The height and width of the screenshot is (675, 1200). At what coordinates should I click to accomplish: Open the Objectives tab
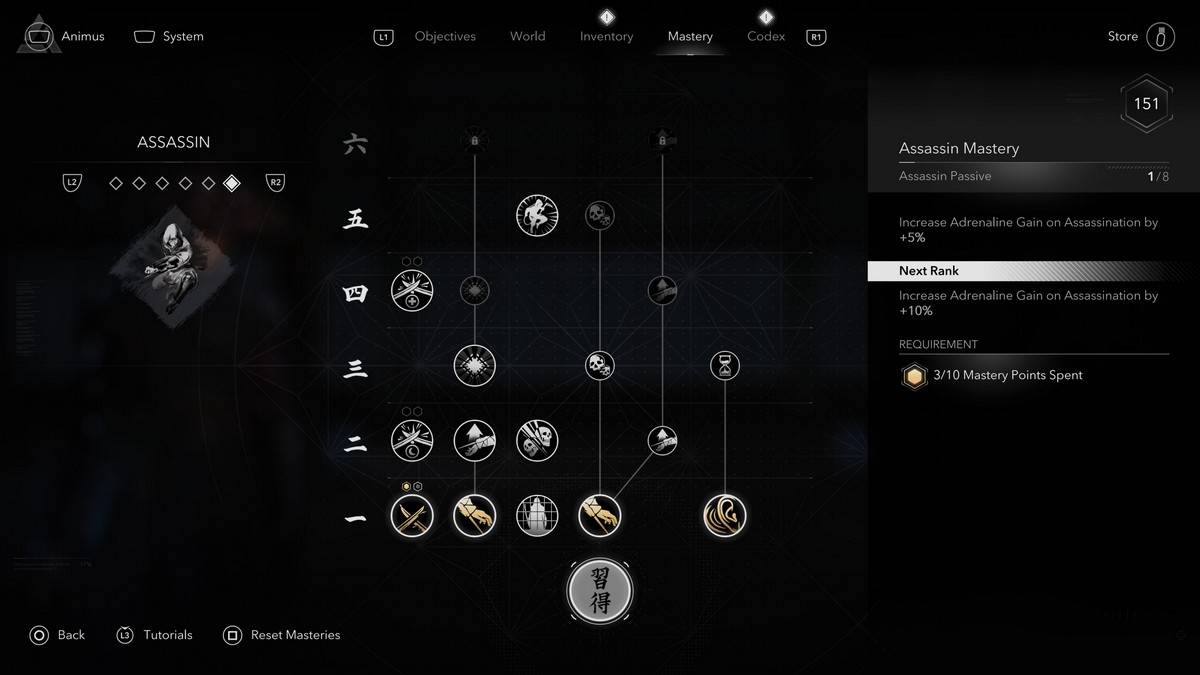pyautogui.click(x=445, y=36)
